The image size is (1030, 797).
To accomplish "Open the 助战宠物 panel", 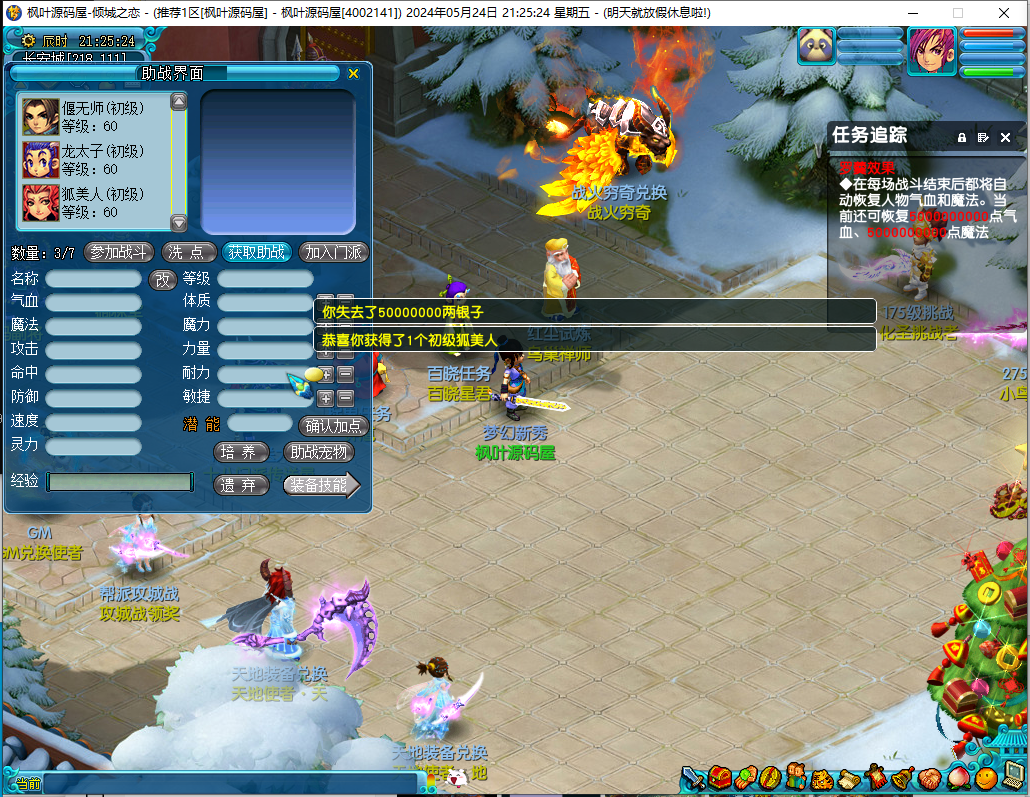I will pos(319,452).
